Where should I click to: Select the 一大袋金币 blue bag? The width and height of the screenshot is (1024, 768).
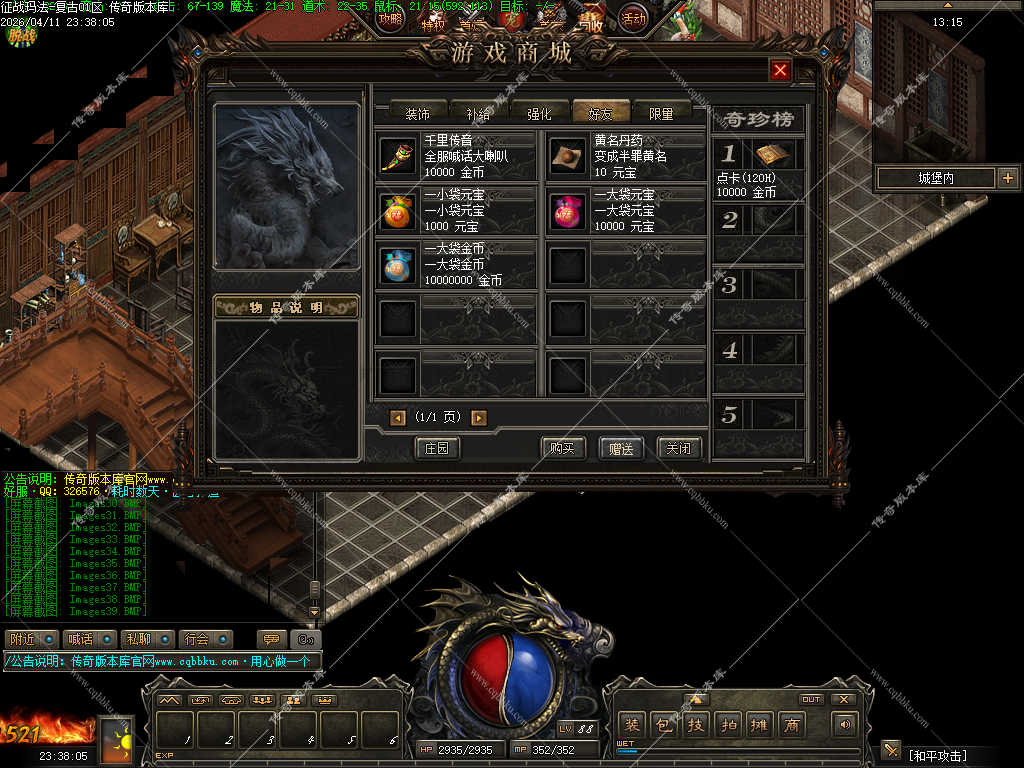[x=398, y=266]
